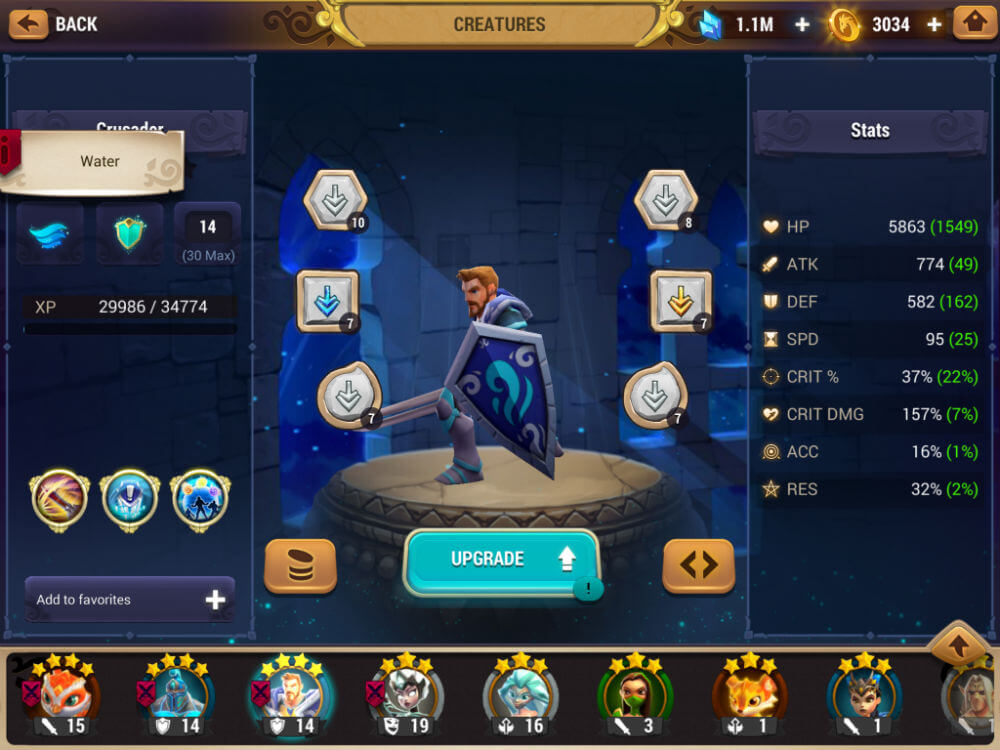Show the green shield class icon info

[130, 235]
